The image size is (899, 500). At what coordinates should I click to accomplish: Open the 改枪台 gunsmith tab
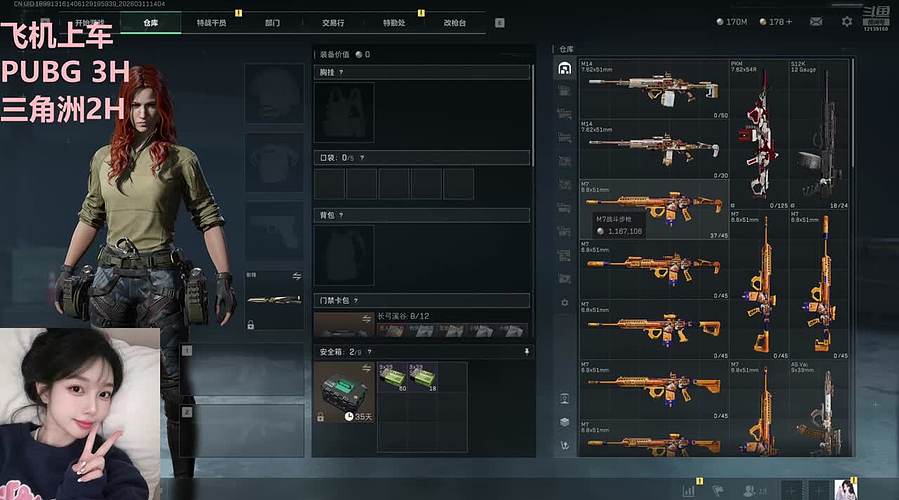[455, 22]
